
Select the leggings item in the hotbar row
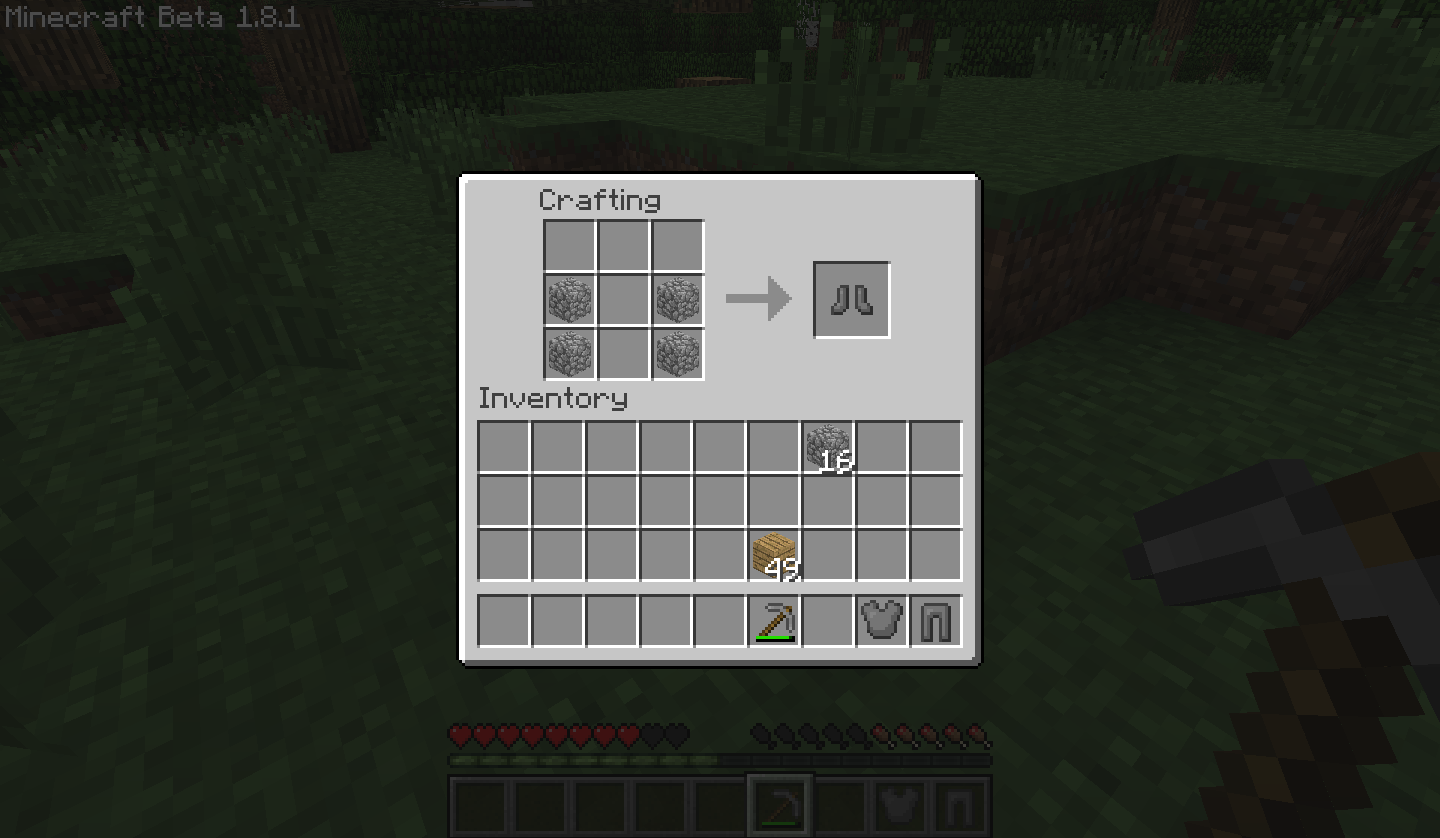tap(934, 620)
